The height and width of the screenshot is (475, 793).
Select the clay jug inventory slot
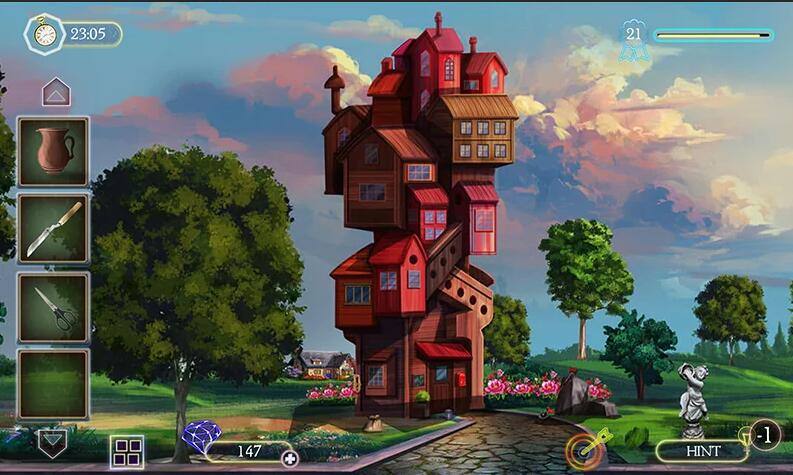(53, 151)
